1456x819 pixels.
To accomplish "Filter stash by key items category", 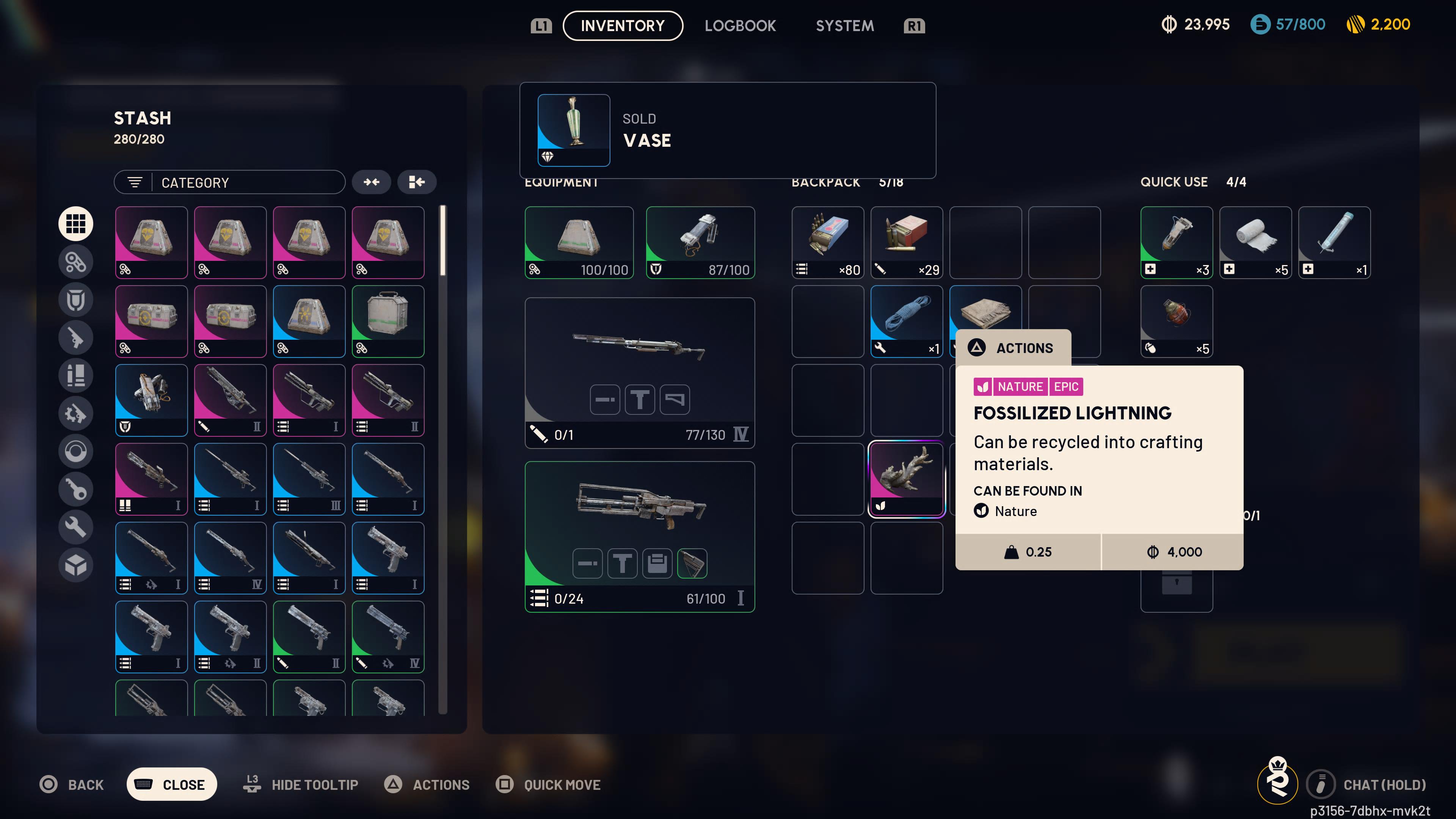I will 76,489.
